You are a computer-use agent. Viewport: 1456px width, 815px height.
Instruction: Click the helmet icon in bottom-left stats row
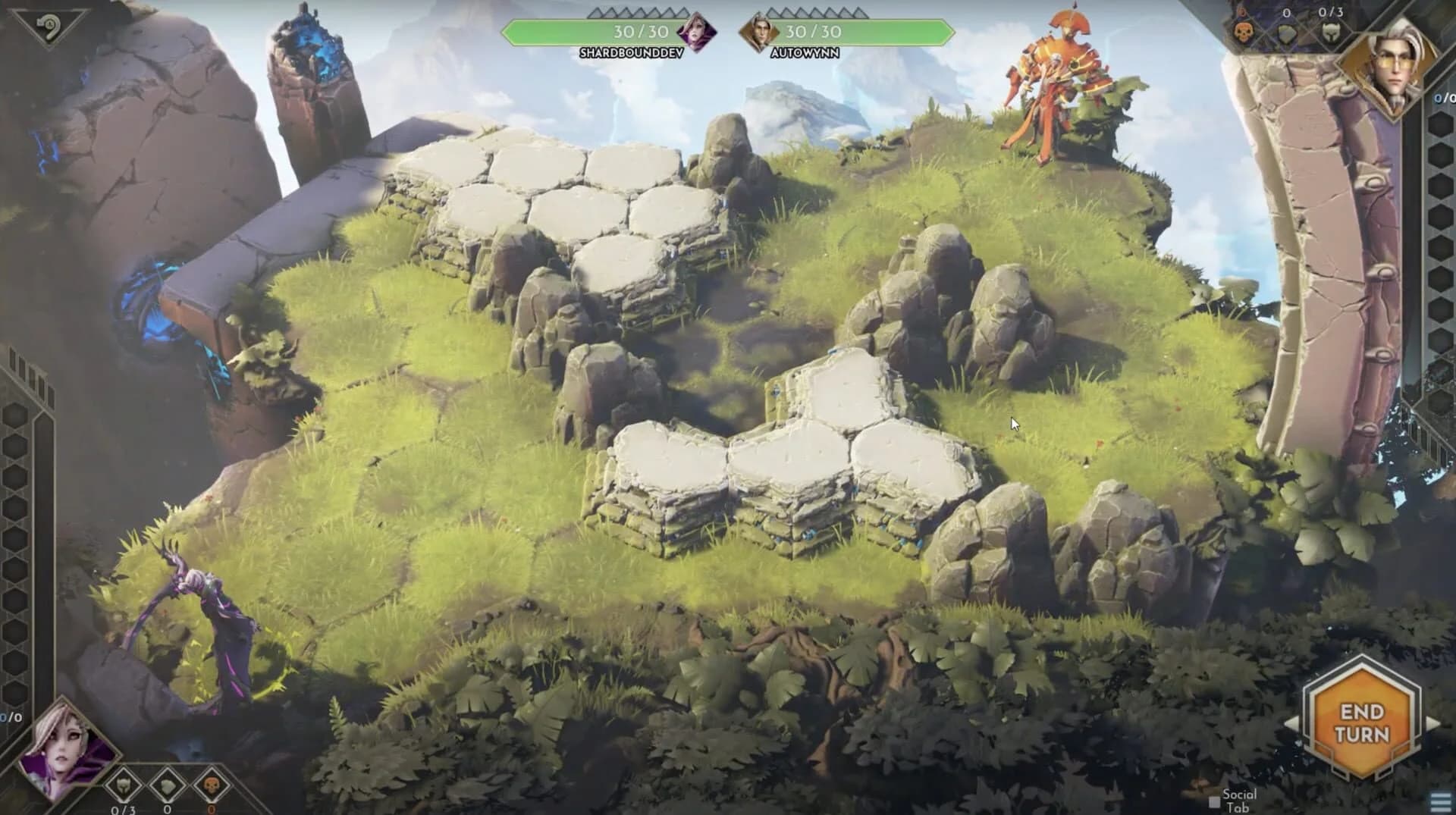click(x=124, y=785)
